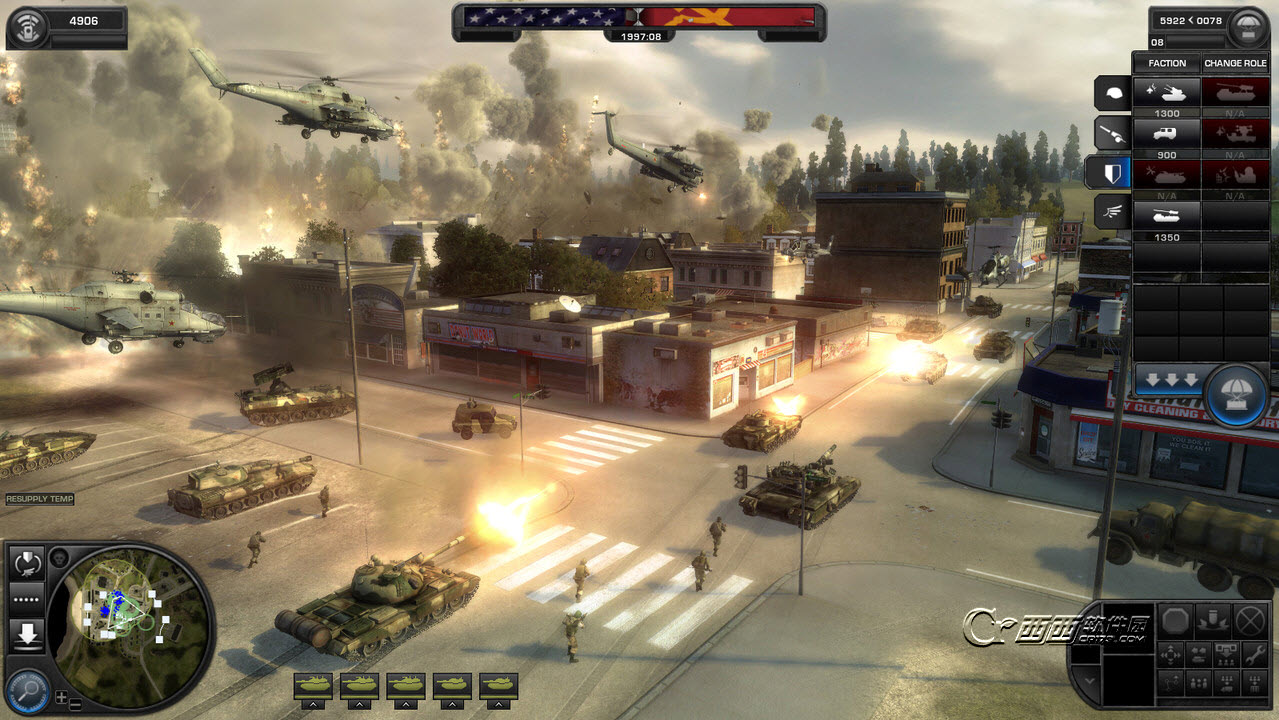Screen dimensions: 1279x720
Task: Click the Faction column header
Action: [x=1166, y=63]
